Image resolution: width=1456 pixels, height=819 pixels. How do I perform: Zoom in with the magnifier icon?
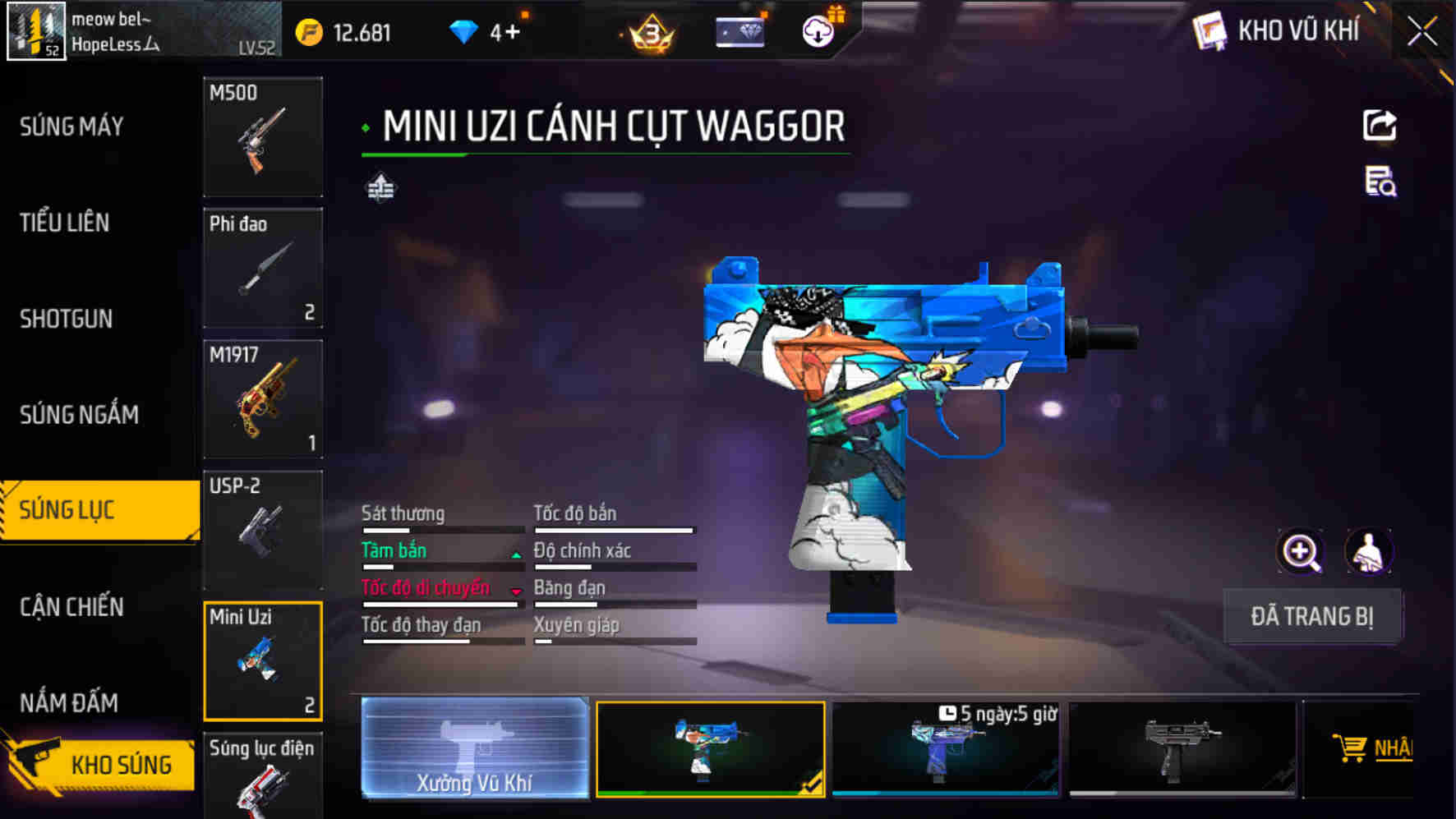tap(1301, 551)
